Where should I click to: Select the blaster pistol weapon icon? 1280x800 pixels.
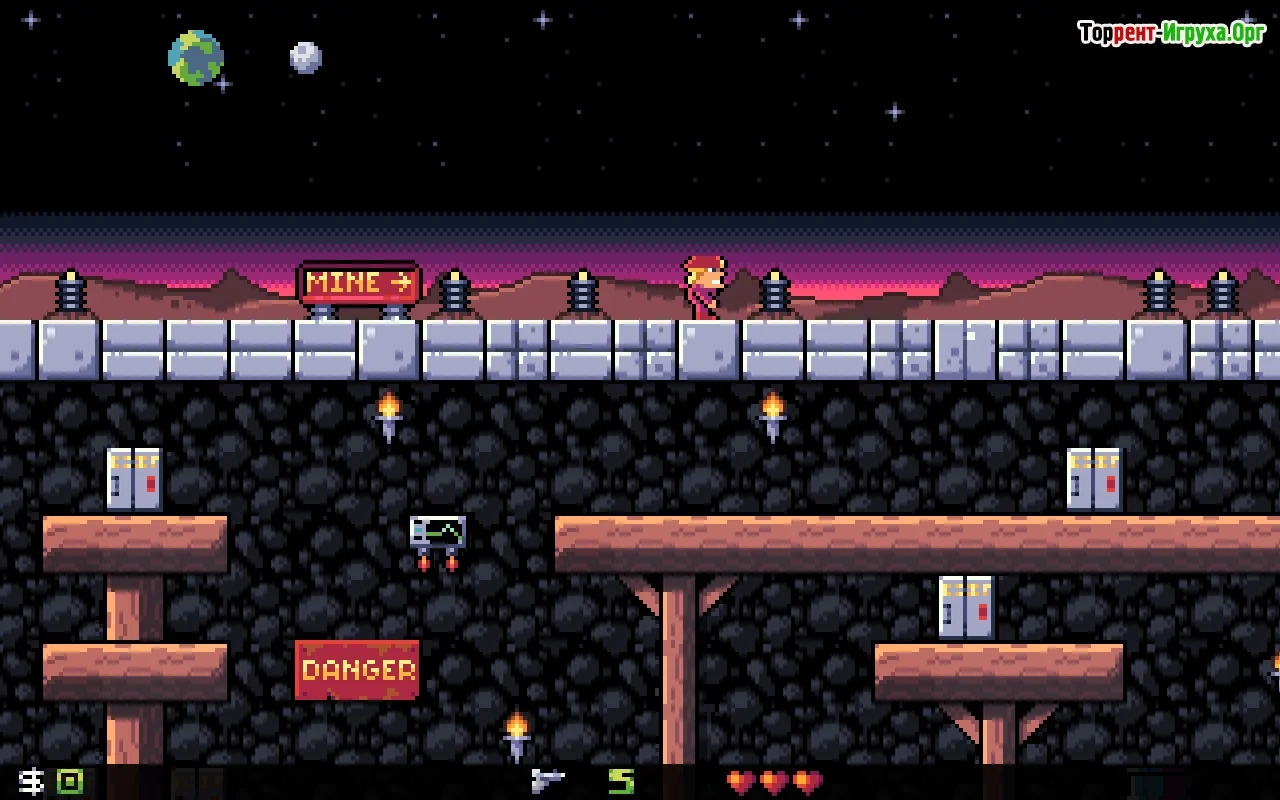coord(547,781)
